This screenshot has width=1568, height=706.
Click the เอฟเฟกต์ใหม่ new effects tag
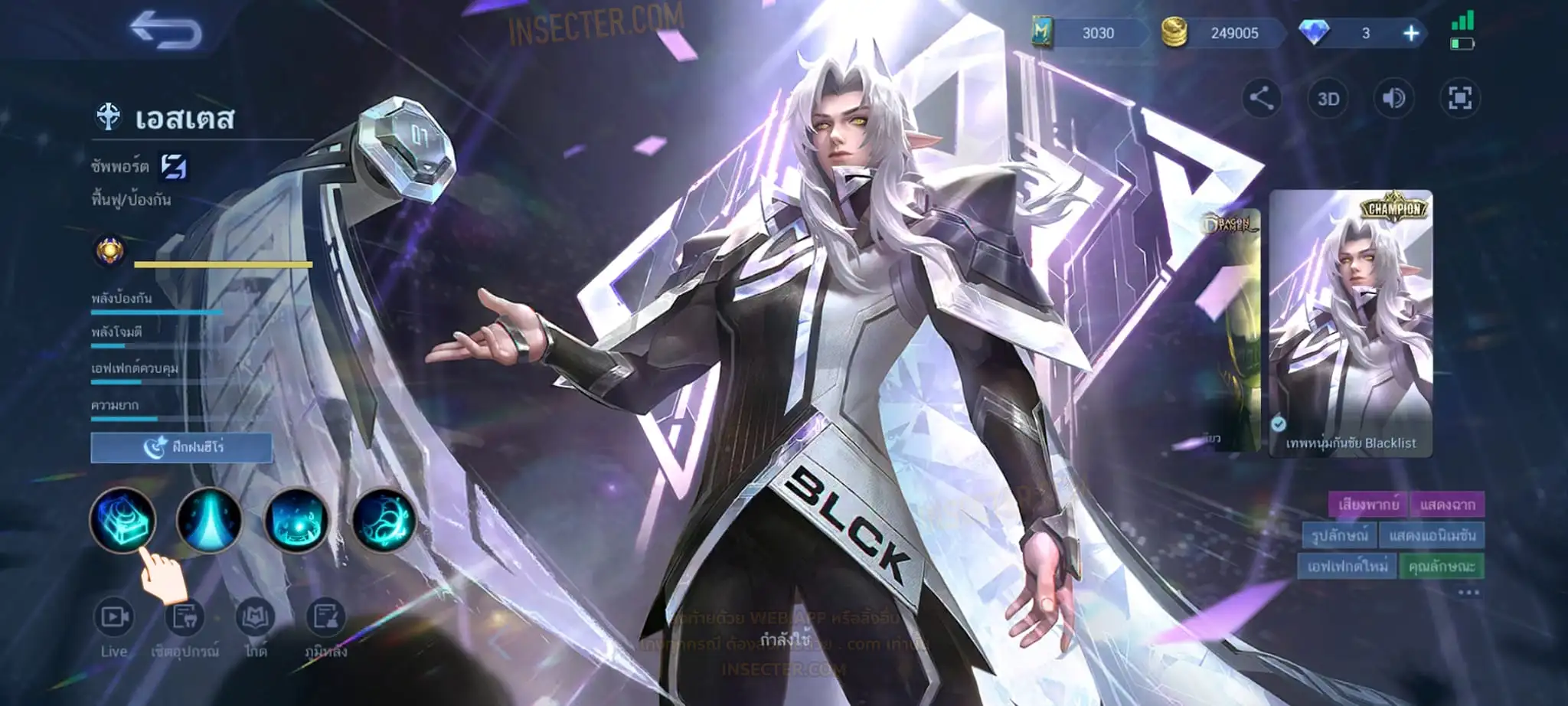click(1347, 566)
